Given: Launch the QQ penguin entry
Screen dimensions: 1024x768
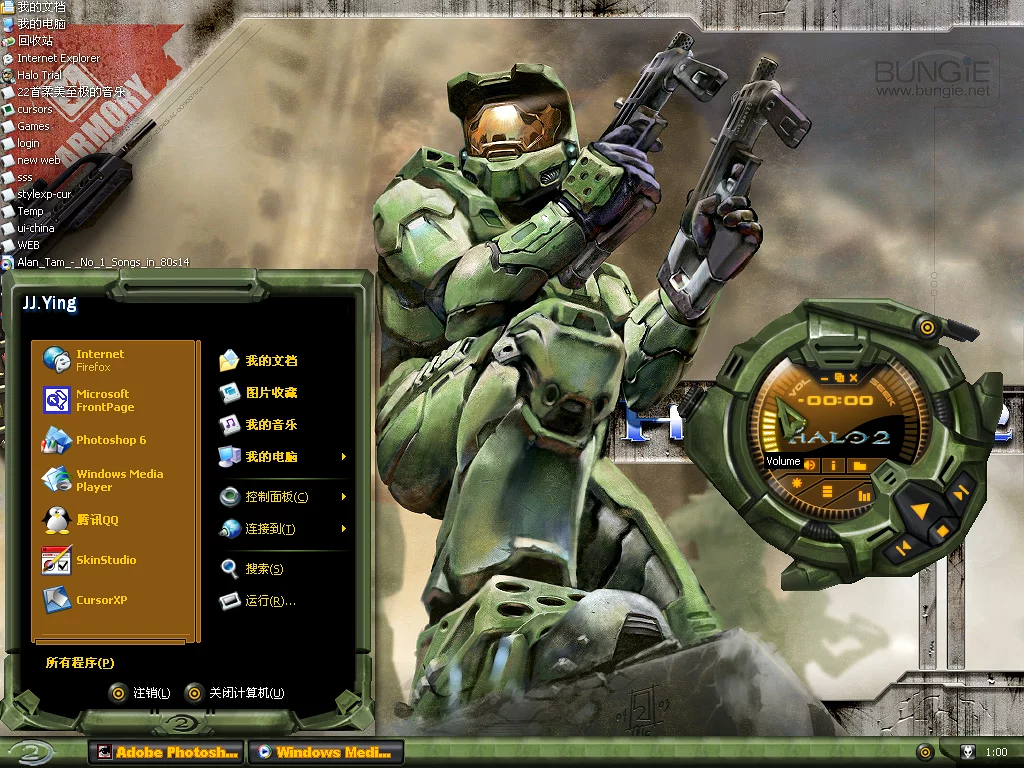Looking at the screenshot, I should click(x=96, y=520).
